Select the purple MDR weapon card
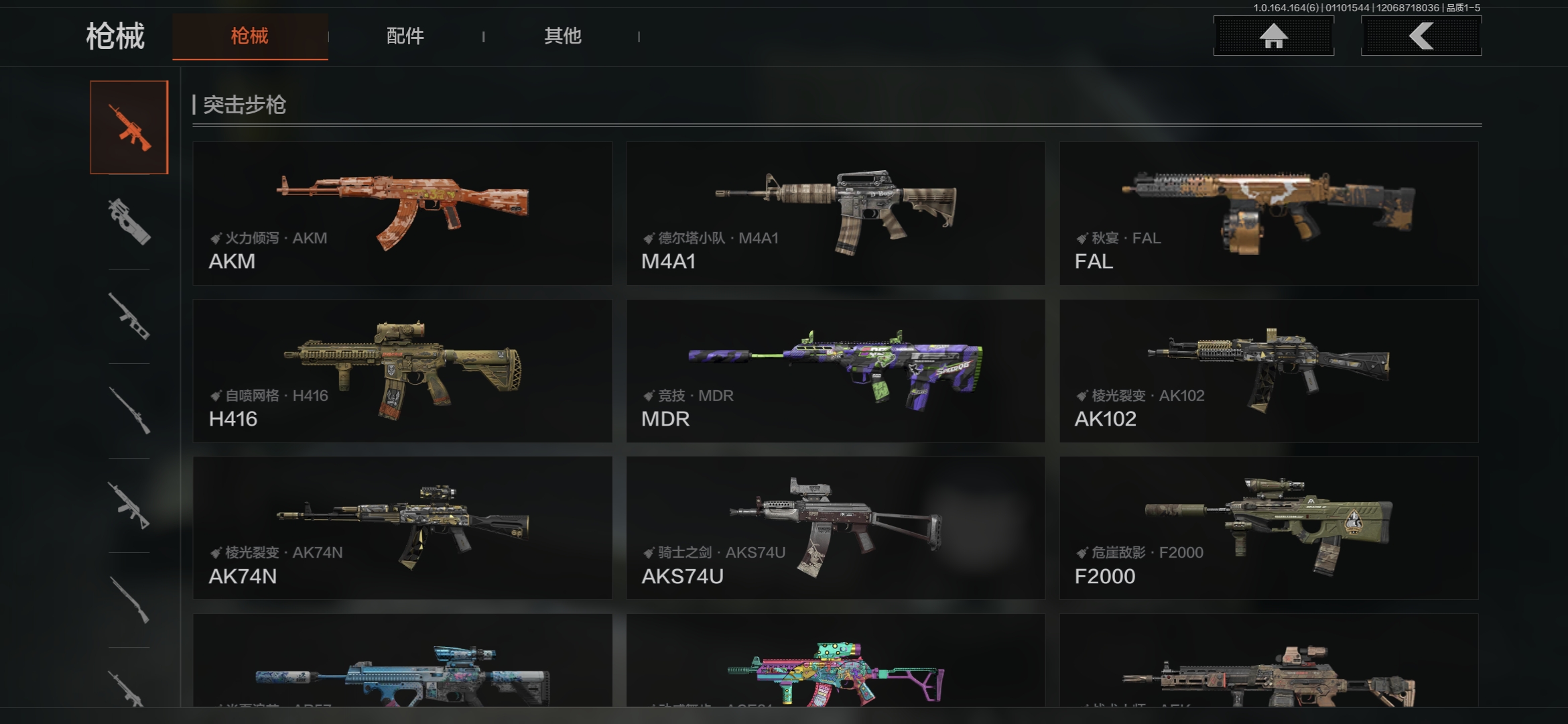The image size is (1568, 724). tap(836, 371)
